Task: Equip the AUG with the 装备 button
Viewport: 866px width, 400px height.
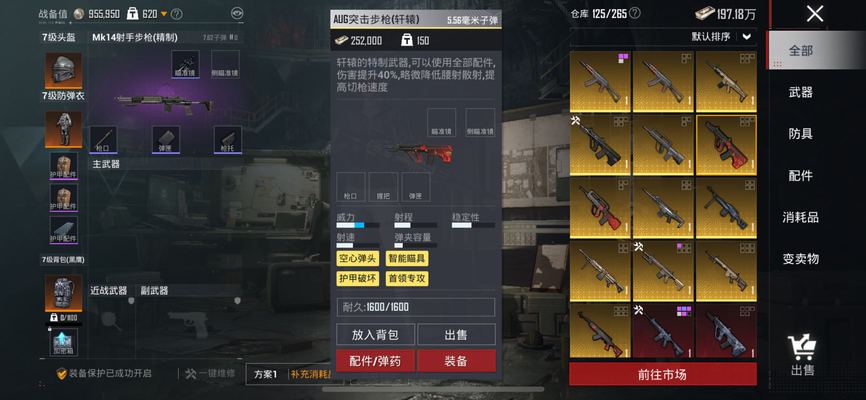Action: [455, 361]
